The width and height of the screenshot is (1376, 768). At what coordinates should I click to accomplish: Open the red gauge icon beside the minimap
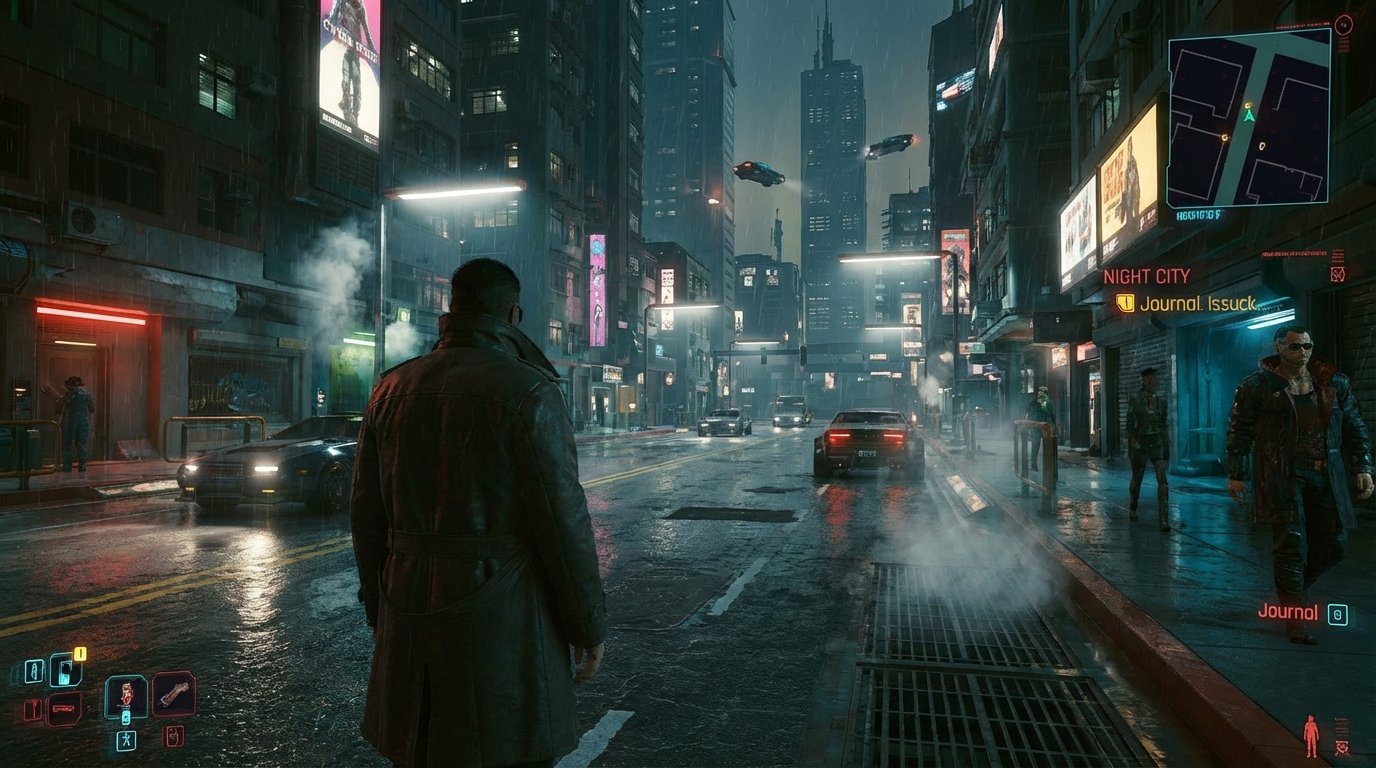point(1344,25)
